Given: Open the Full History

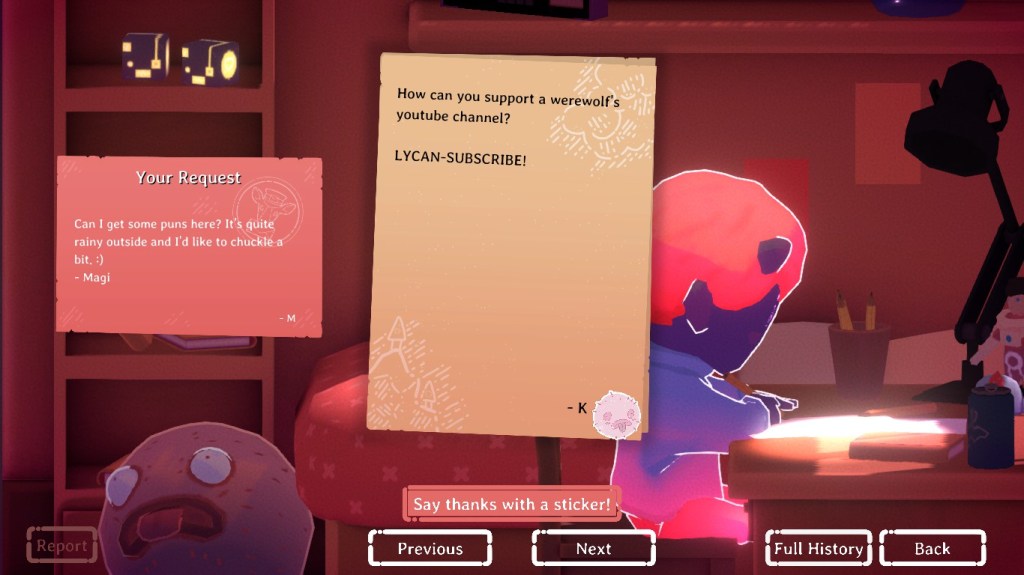Looking at the screenshot, I should 819,548.
